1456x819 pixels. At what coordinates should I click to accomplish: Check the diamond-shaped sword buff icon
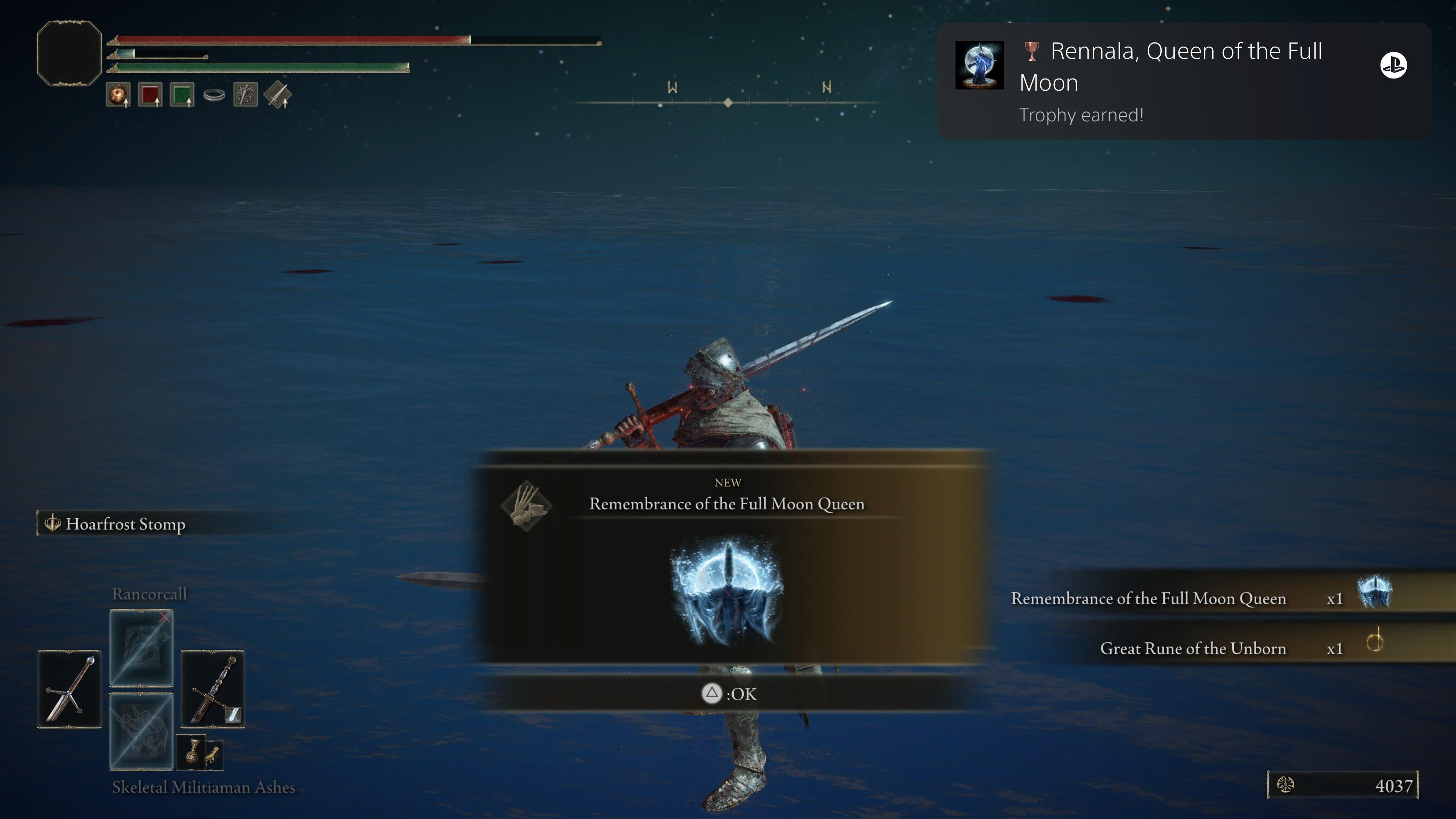click(278, 95)
